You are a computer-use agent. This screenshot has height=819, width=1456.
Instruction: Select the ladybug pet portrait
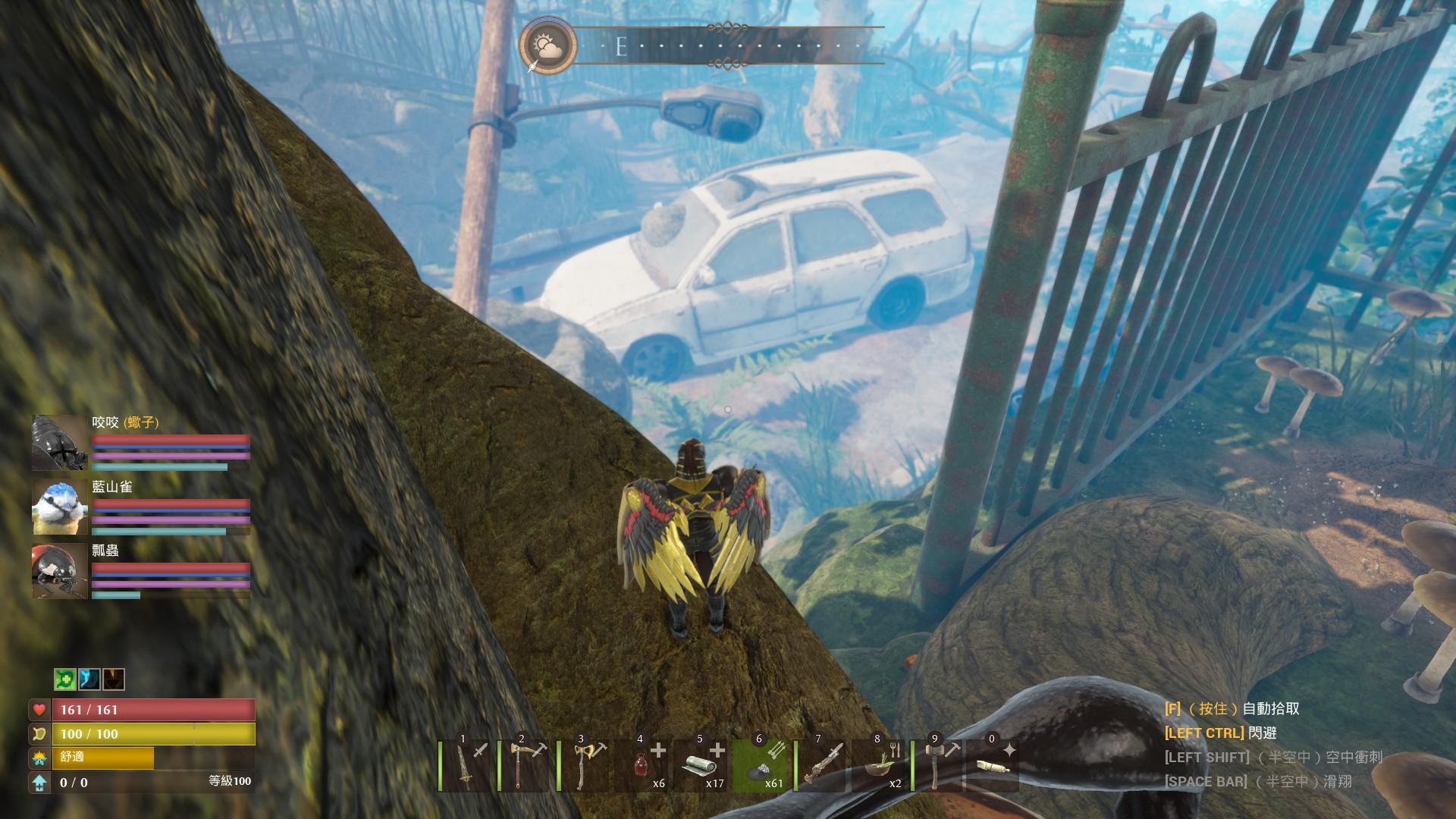tap(60, 571)
